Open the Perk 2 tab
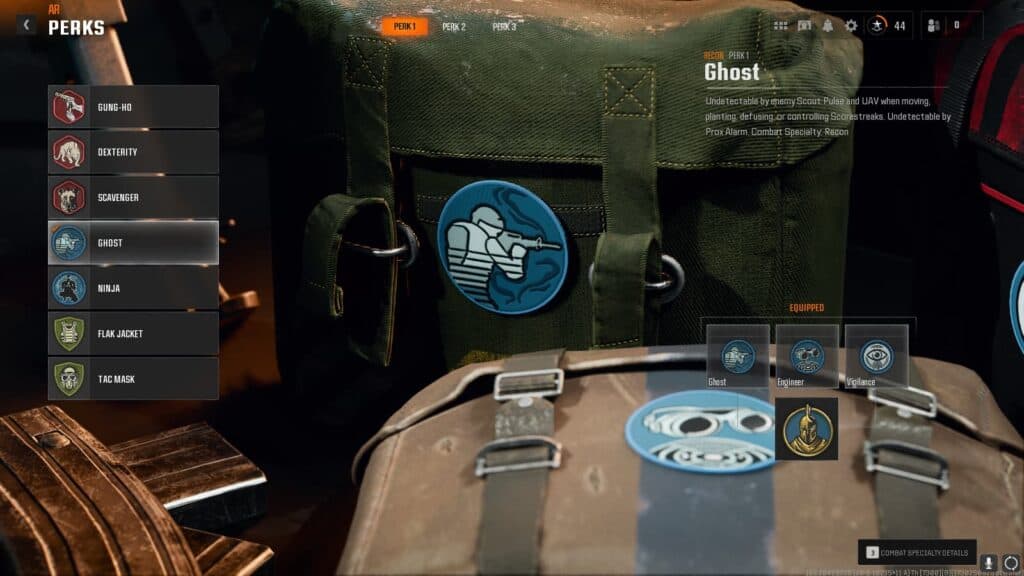 pos(454,27)
